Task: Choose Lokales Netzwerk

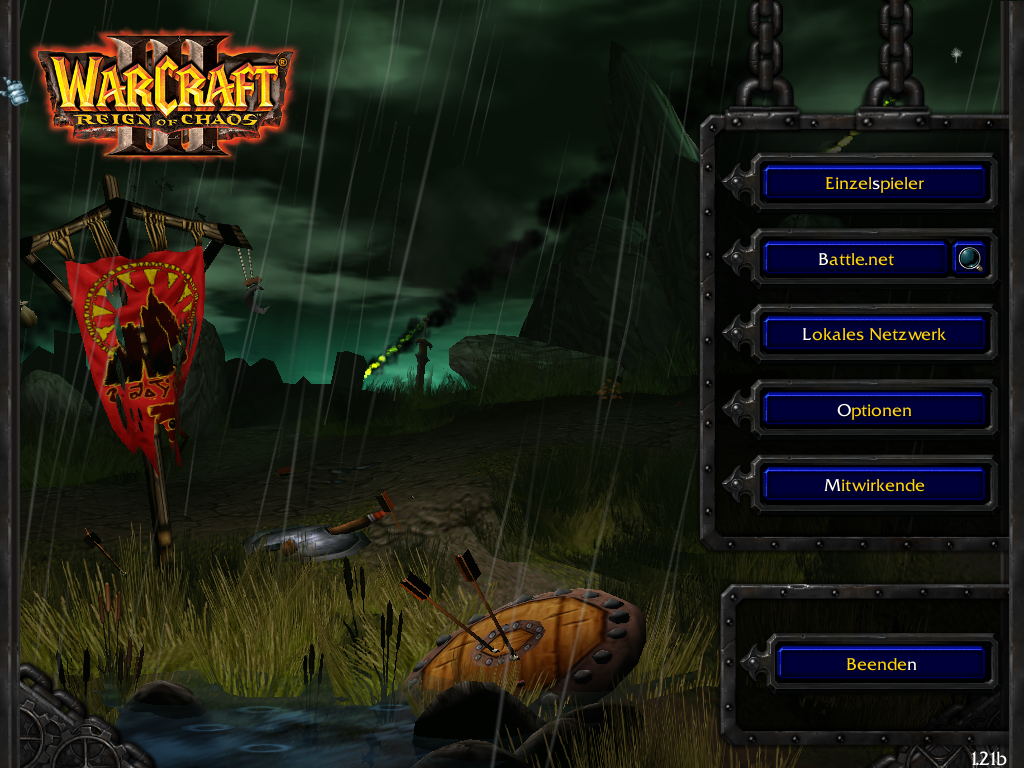Action: [x=874, y=335]
